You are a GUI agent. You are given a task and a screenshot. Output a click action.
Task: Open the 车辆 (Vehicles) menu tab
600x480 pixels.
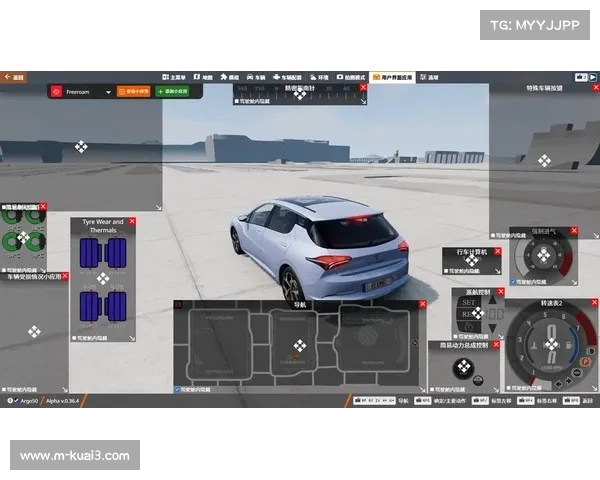click(x=258, y=76)
